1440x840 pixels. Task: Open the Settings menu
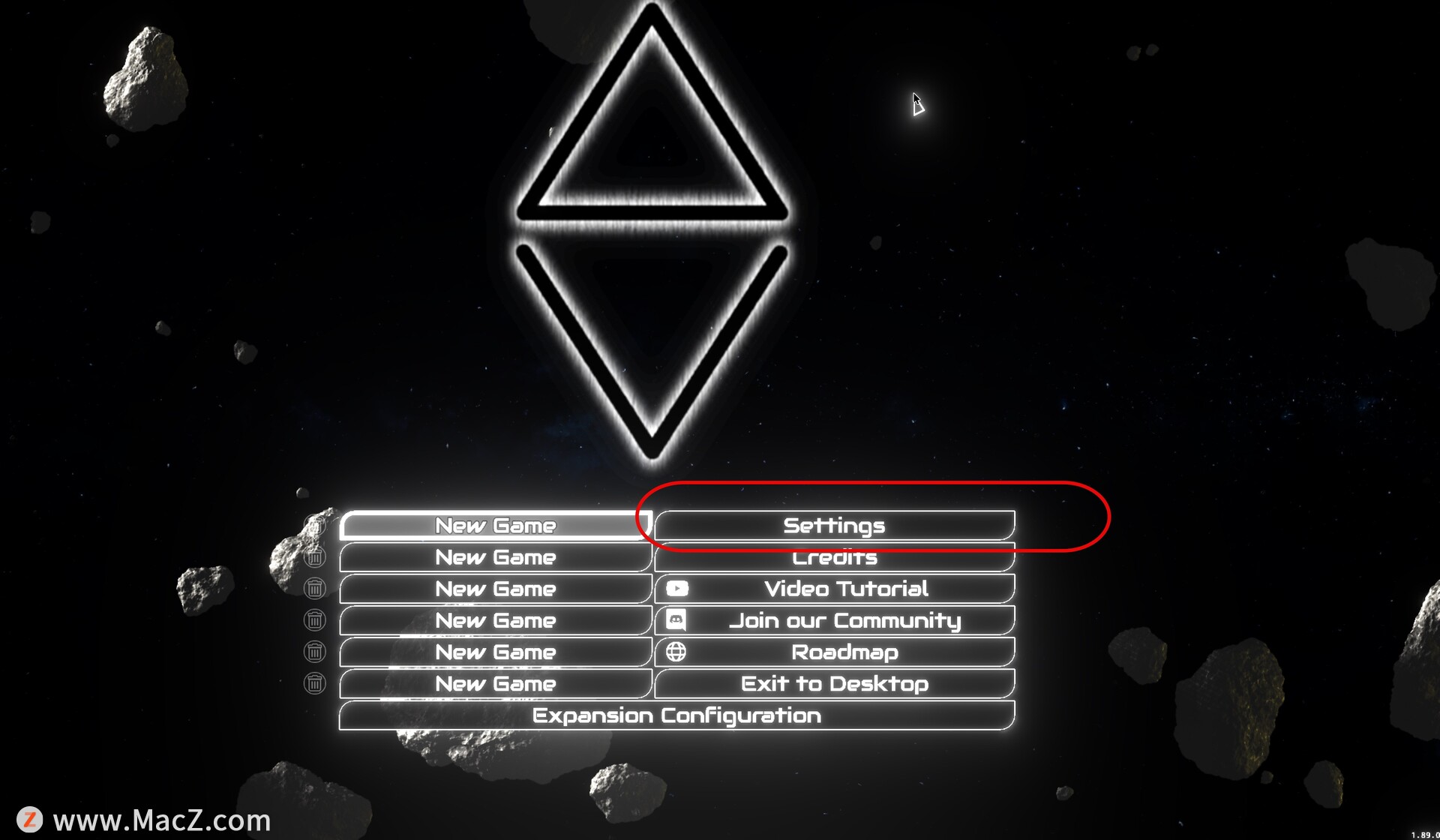point(834,526)
